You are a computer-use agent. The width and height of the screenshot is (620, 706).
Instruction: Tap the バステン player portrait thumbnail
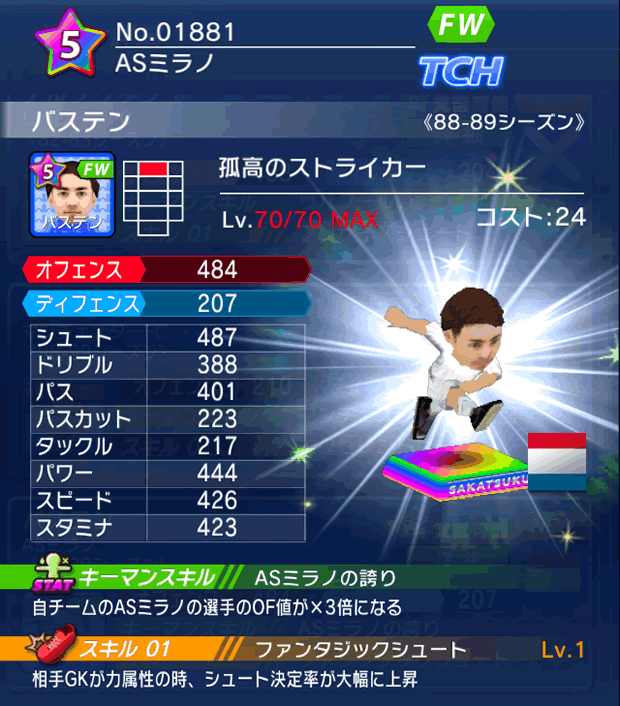point(72,193)
